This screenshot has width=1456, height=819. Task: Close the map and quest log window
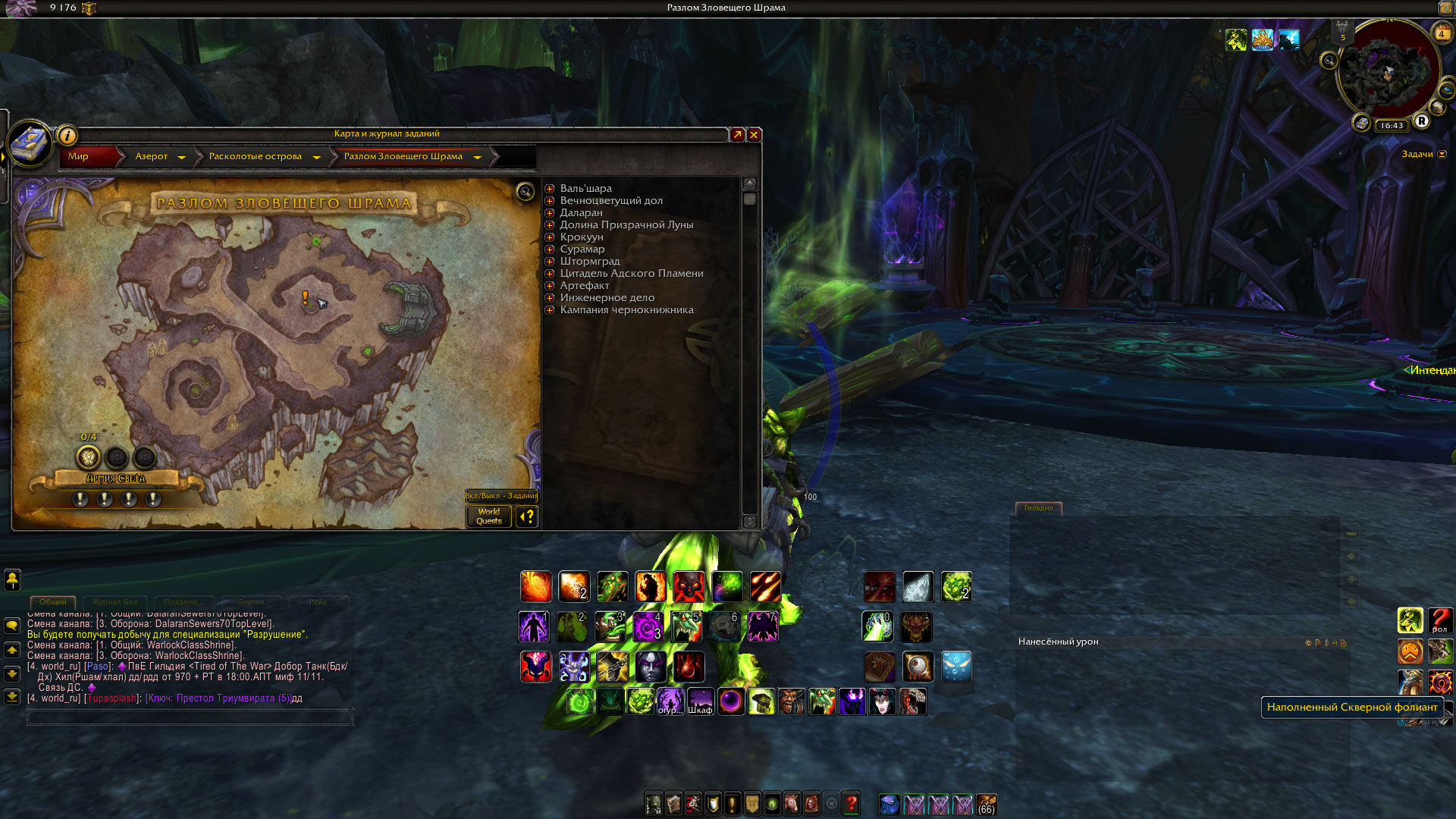click(754, 134)
